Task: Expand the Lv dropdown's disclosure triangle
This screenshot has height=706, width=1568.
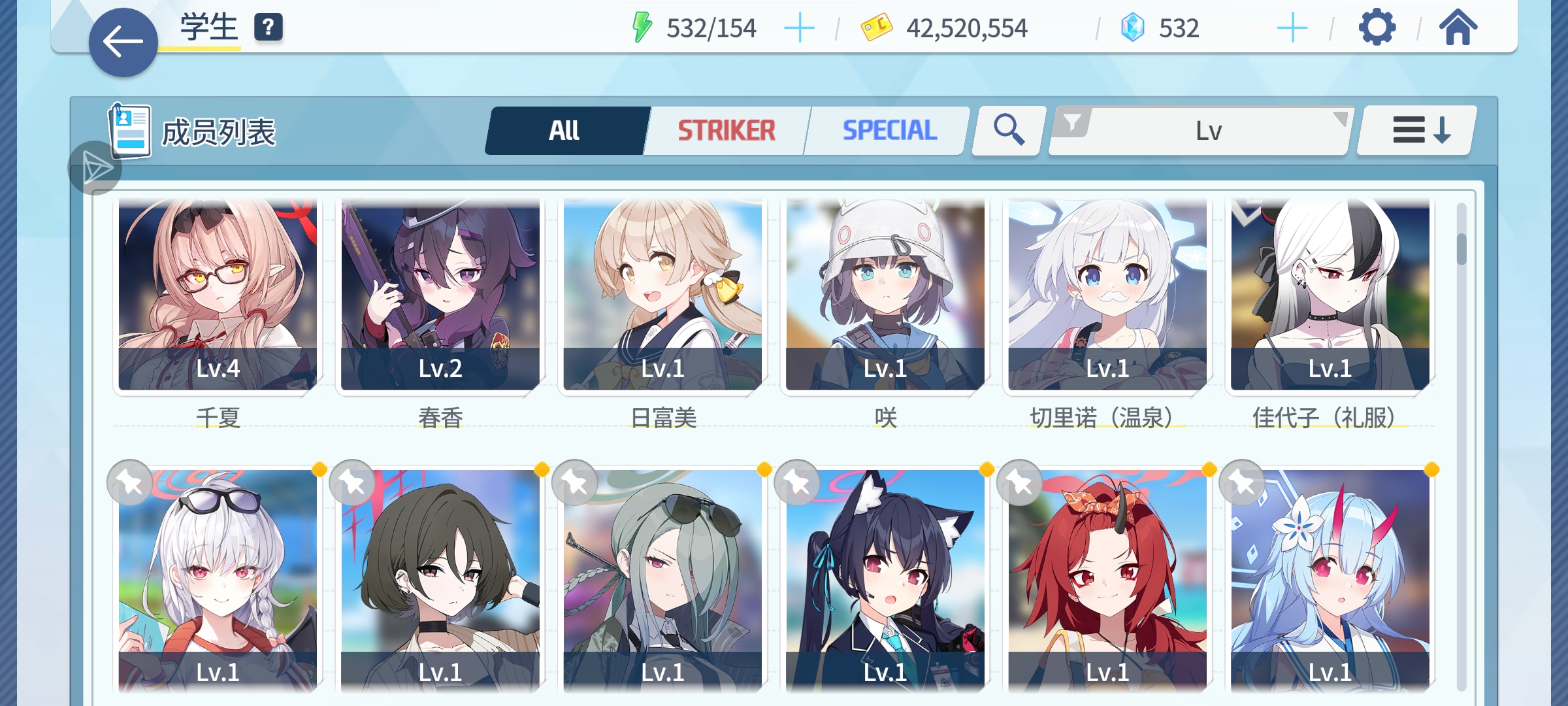Action: tap(1339, 120)
